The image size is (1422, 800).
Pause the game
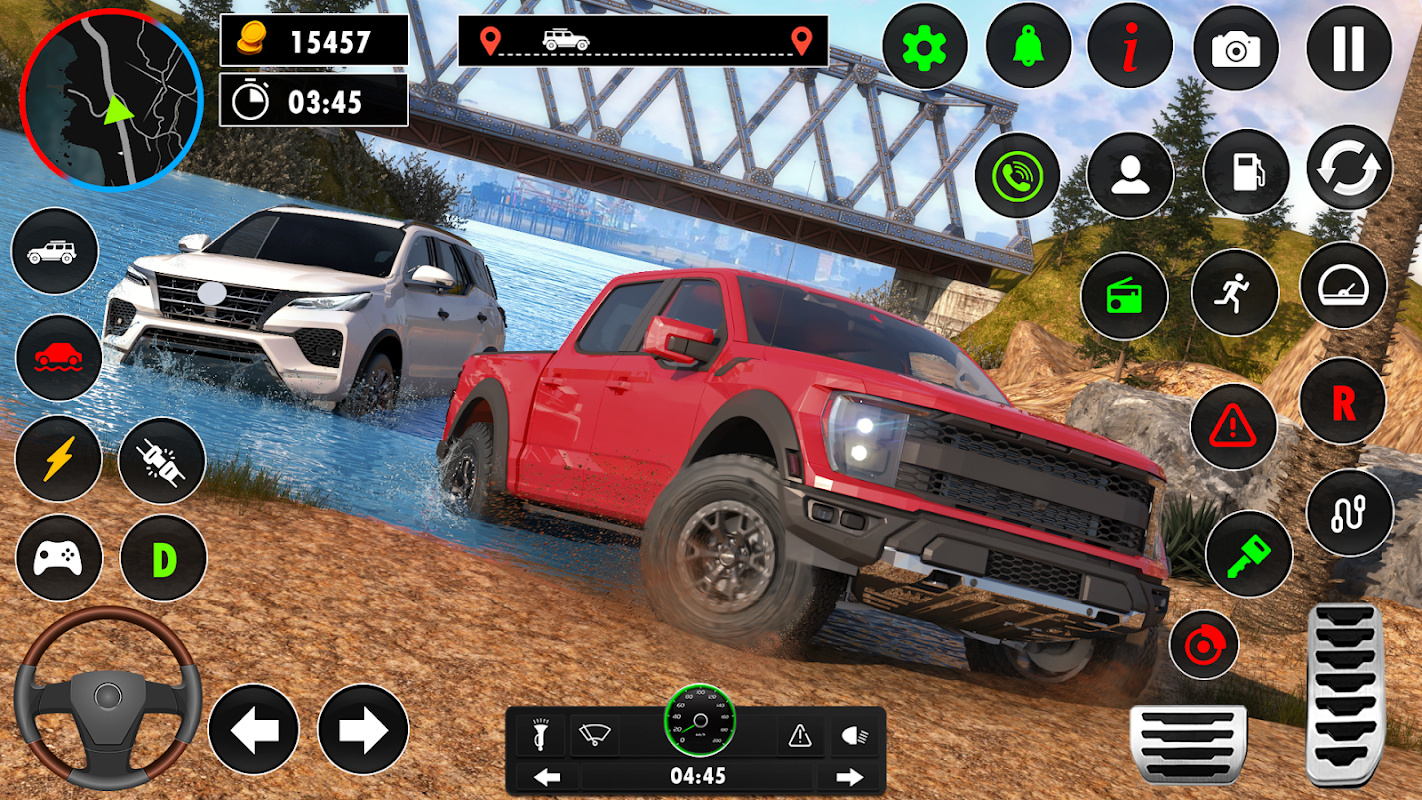click(1349, 47)
